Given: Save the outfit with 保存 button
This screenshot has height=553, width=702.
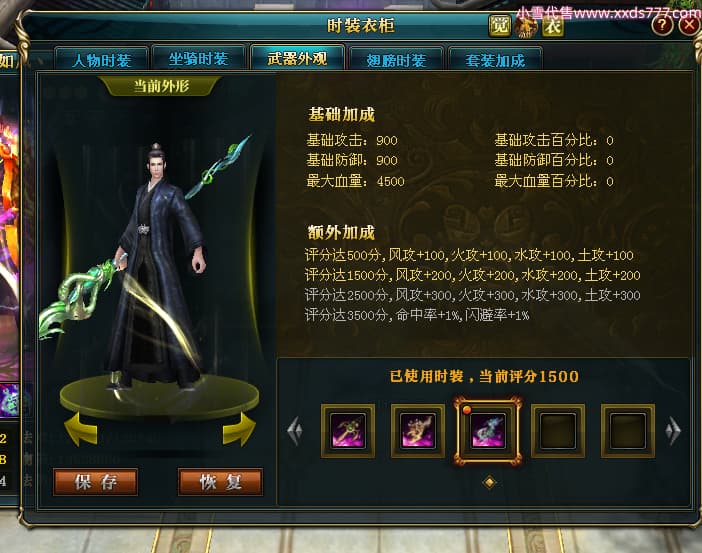Looking at the screenshot, I should 95,482.
